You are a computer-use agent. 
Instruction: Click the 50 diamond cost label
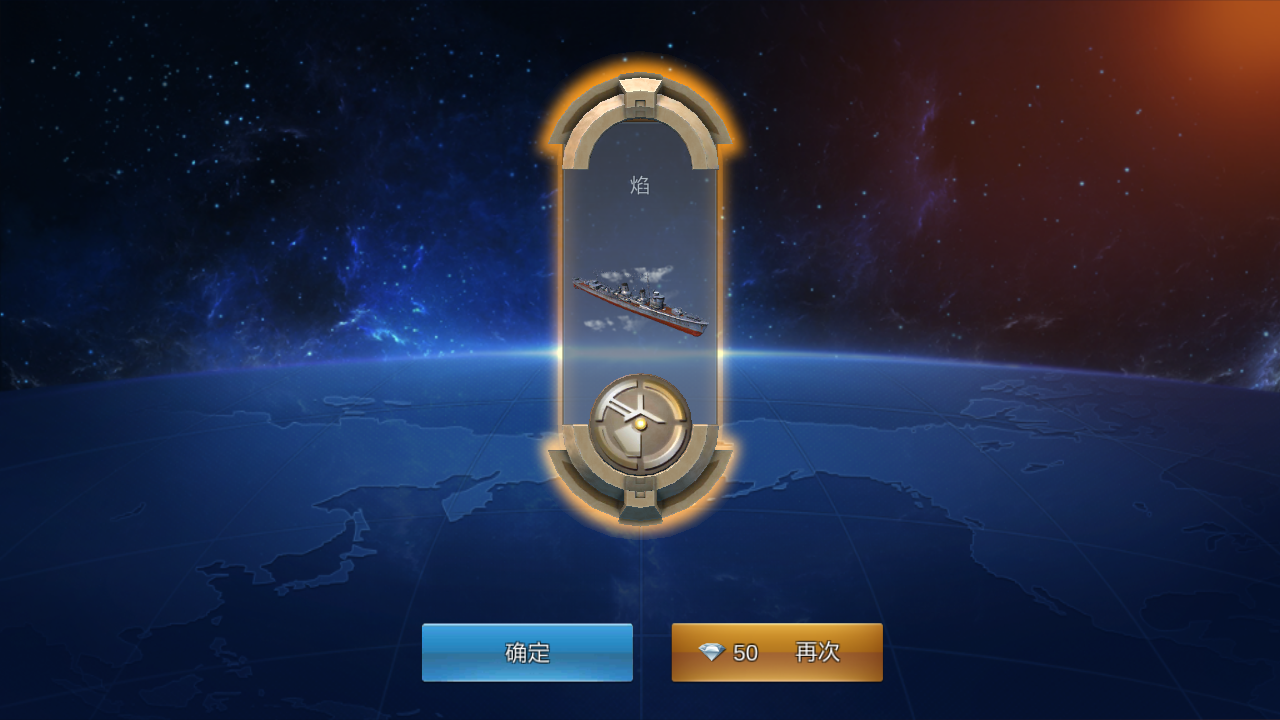point(748,652)
